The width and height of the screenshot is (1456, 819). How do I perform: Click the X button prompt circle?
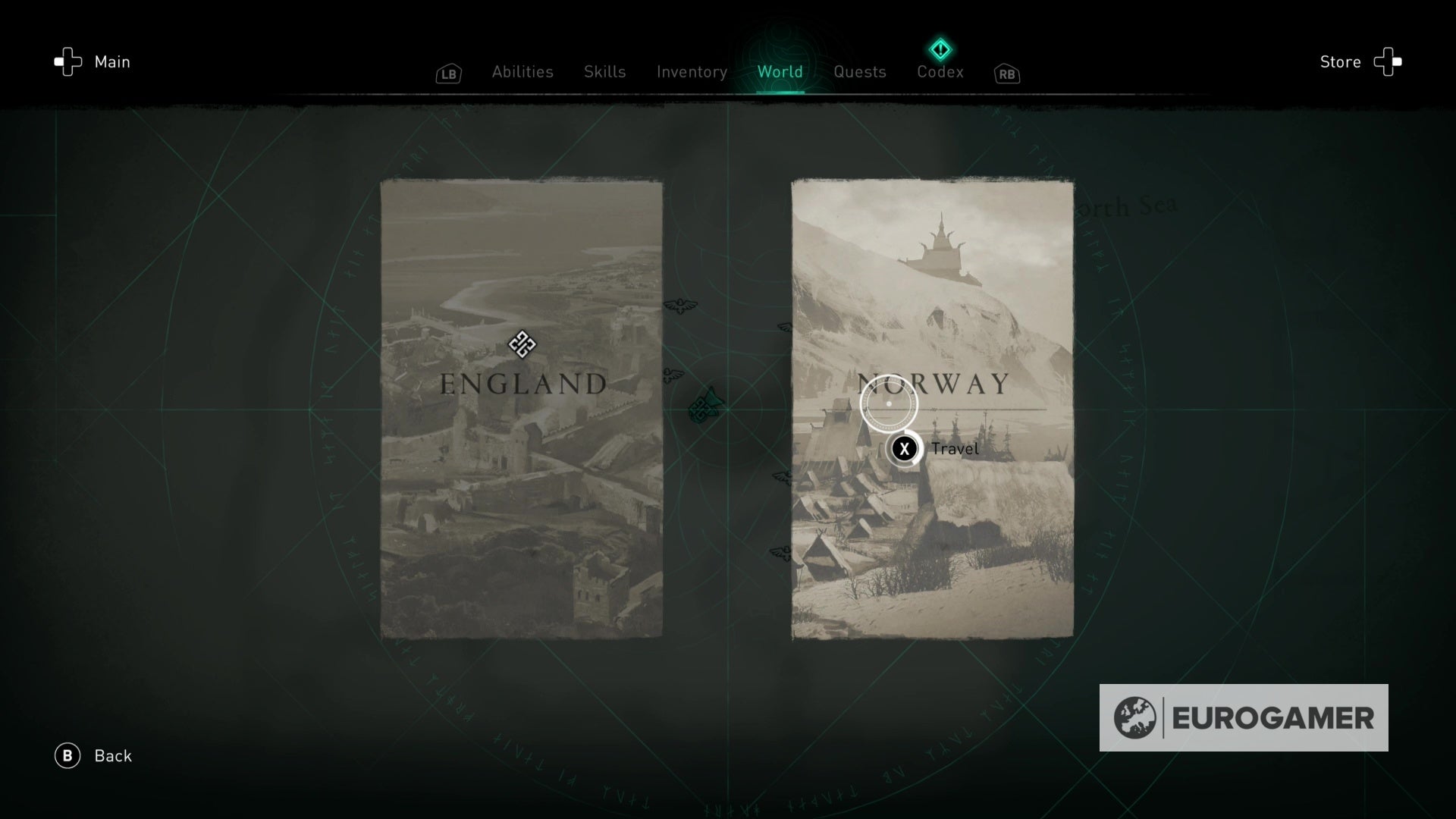point(904,449)
